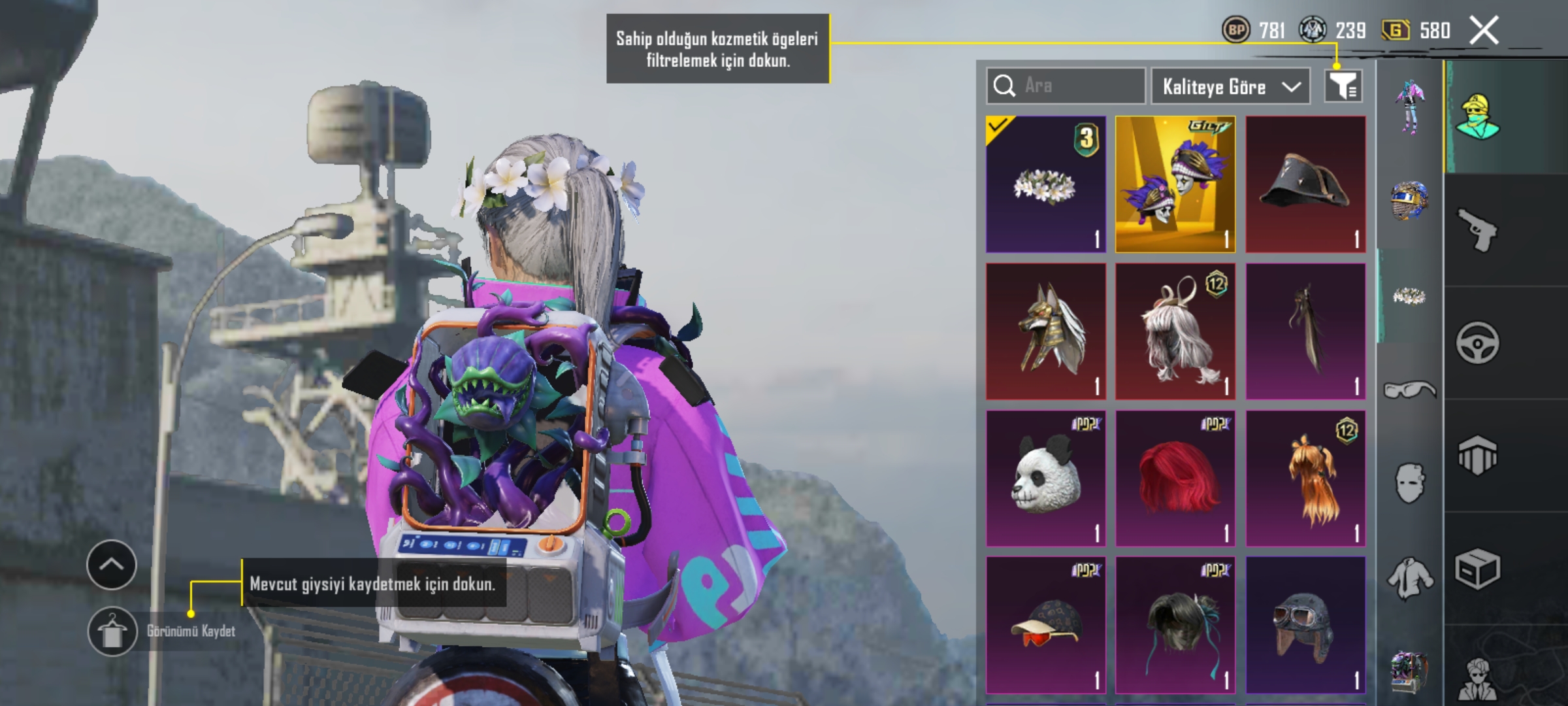Viewport: 1568px width, 706px height.
Task: Show the glasses subcategory
Action: 1409,390
